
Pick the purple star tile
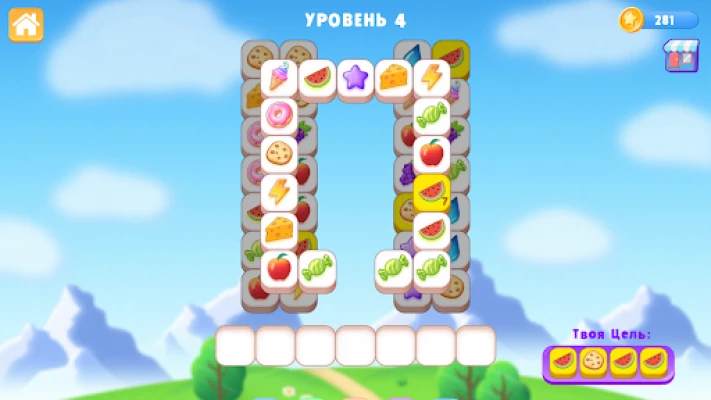coord(355,77)
